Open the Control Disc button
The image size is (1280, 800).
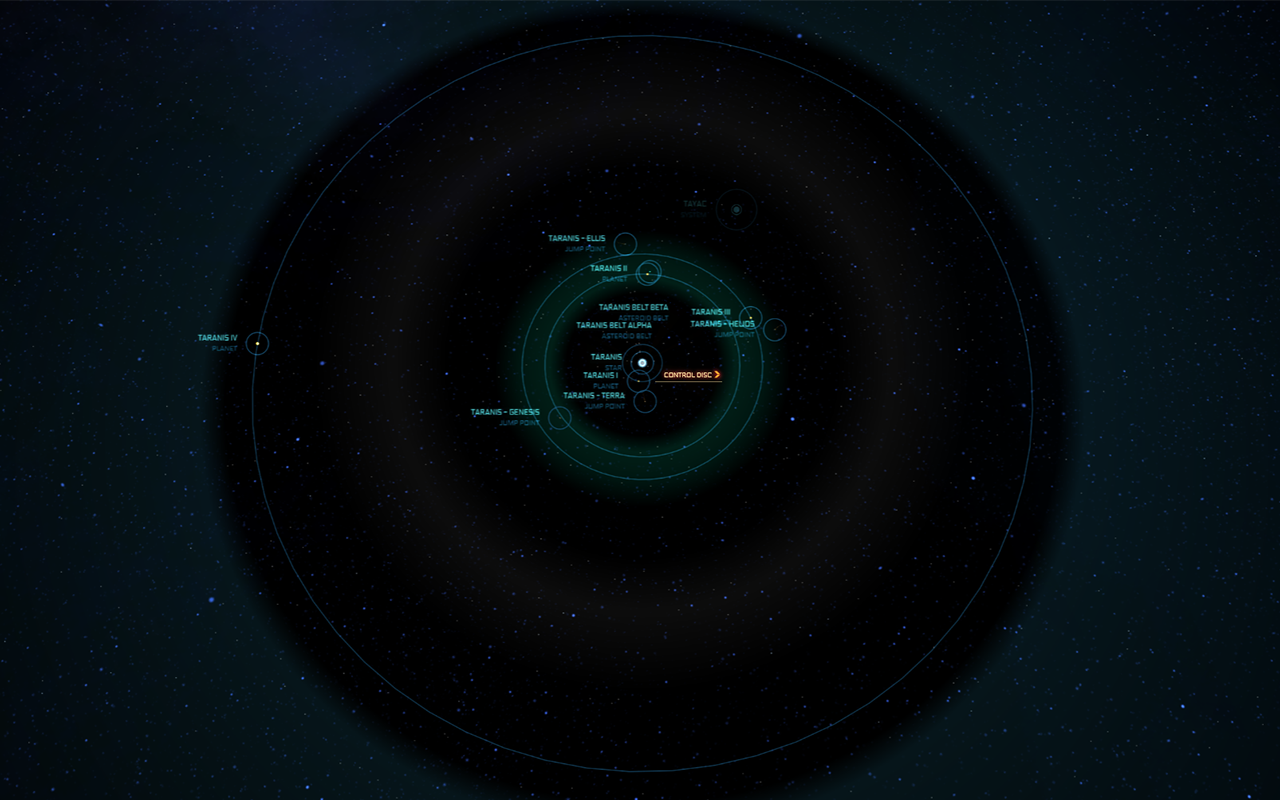point(692,375)
